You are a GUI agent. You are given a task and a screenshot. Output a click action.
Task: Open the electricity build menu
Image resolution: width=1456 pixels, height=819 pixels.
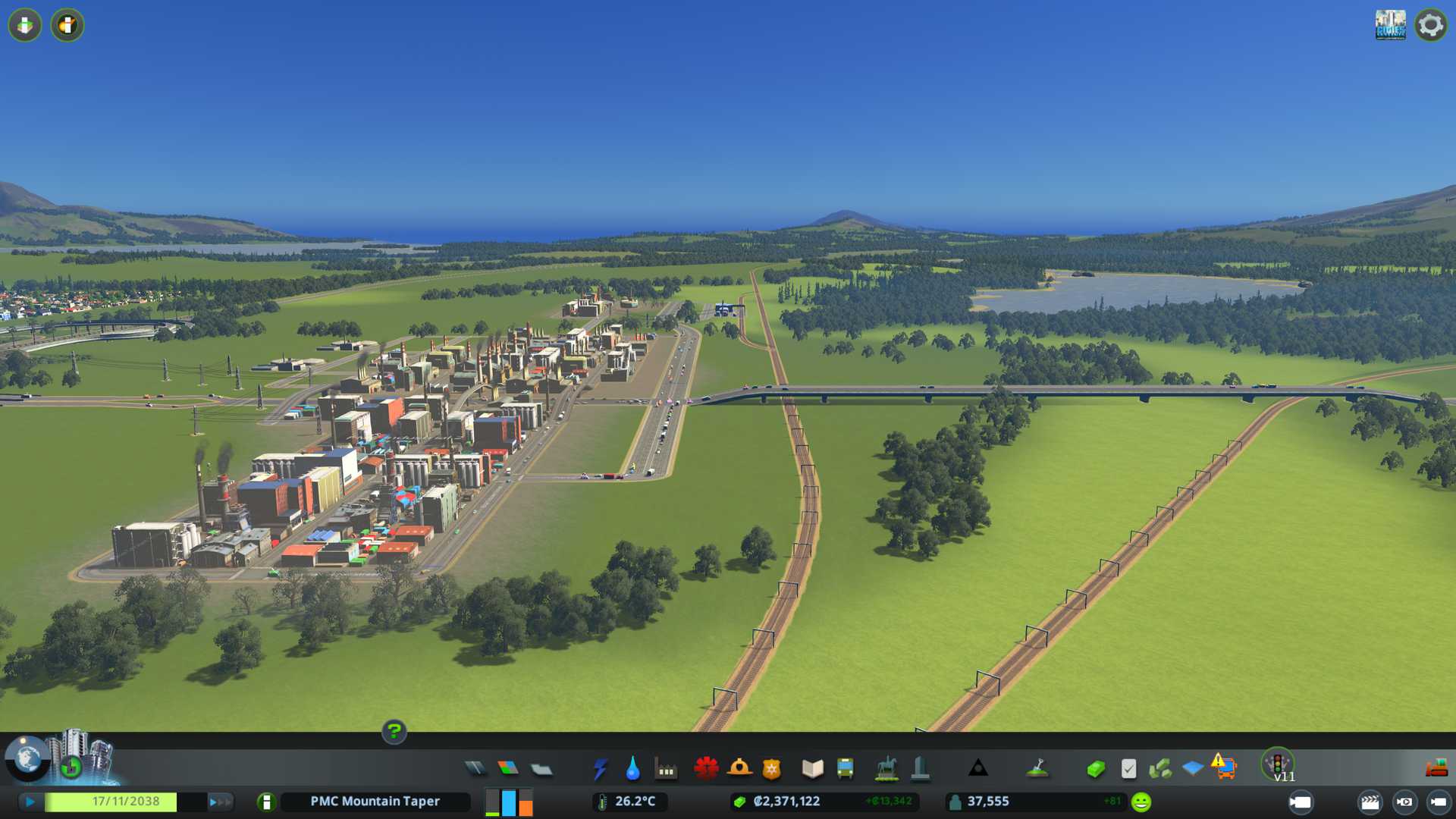tap(600, 769)
